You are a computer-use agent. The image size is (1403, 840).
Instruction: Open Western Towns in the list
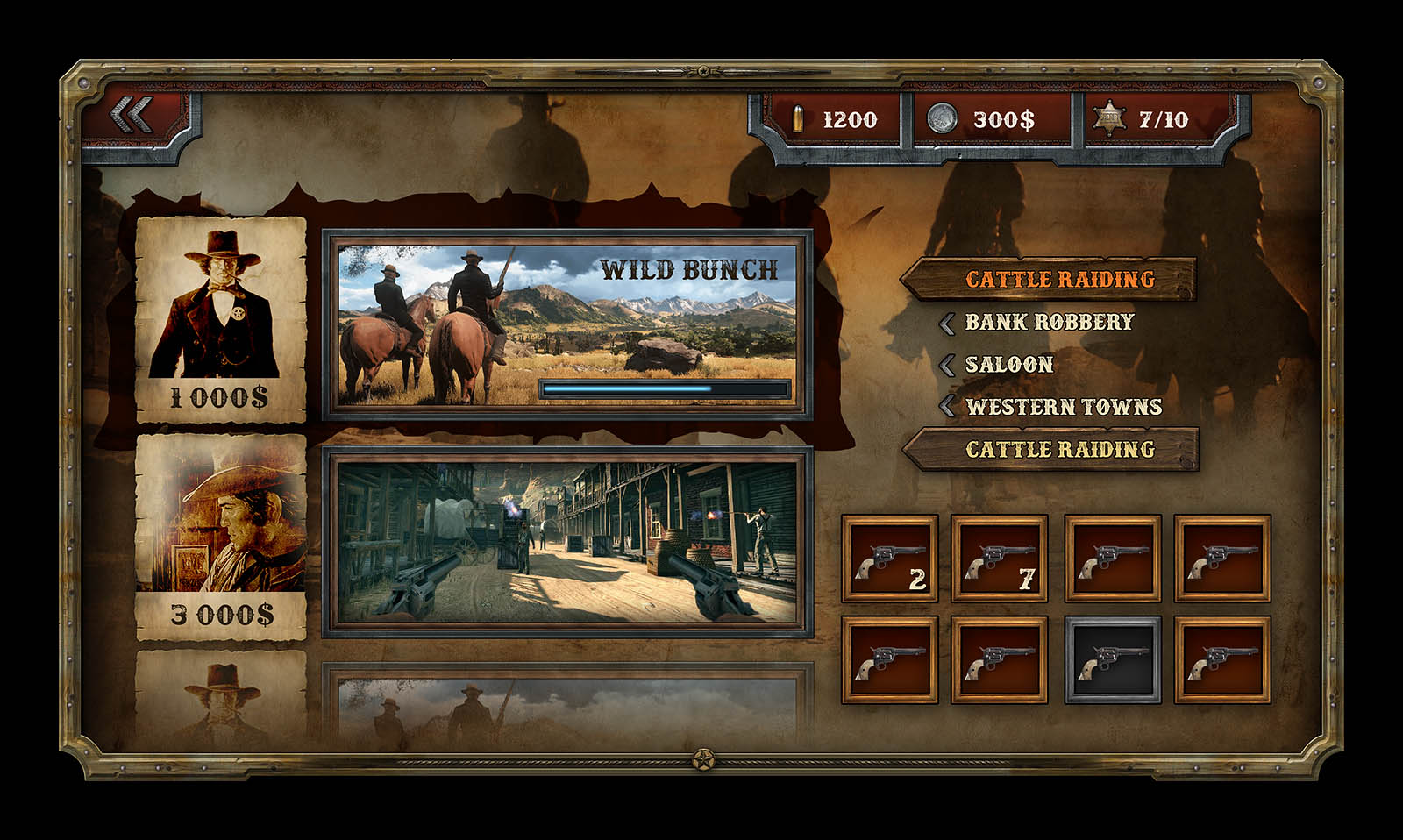coord(1063,407)
